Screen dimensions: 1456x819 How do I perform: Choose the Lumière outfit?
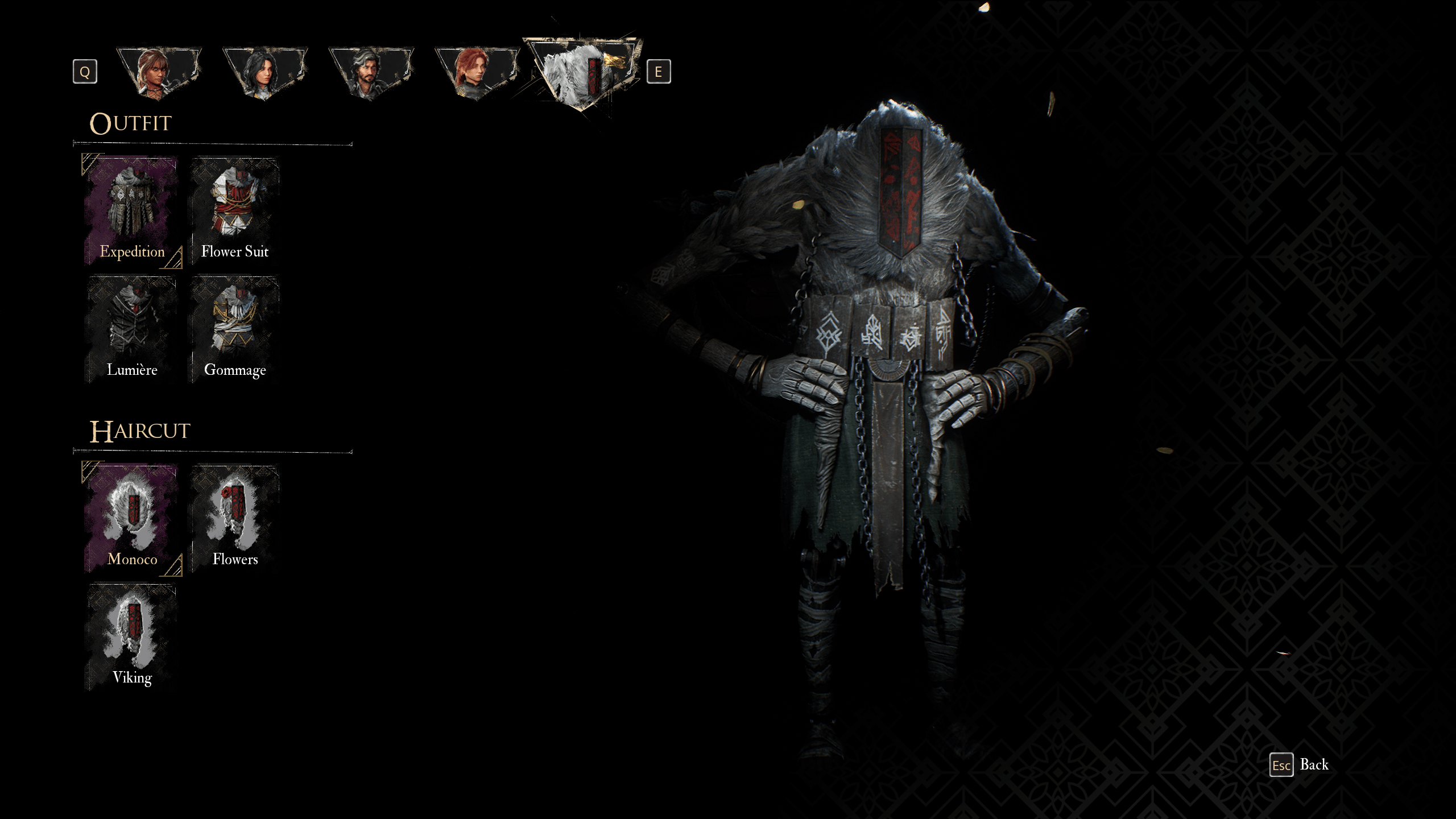pyautogui.click(x=133, y=327)
